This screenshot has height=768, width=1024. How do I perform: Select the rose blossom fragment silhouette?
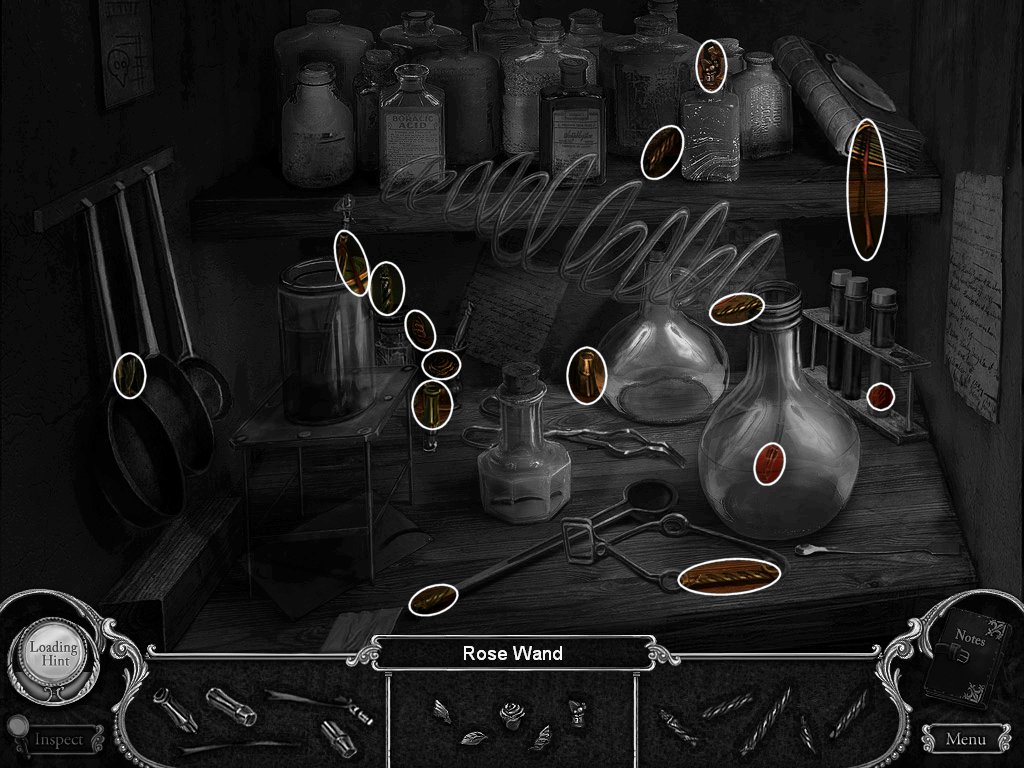pos(512,717)
